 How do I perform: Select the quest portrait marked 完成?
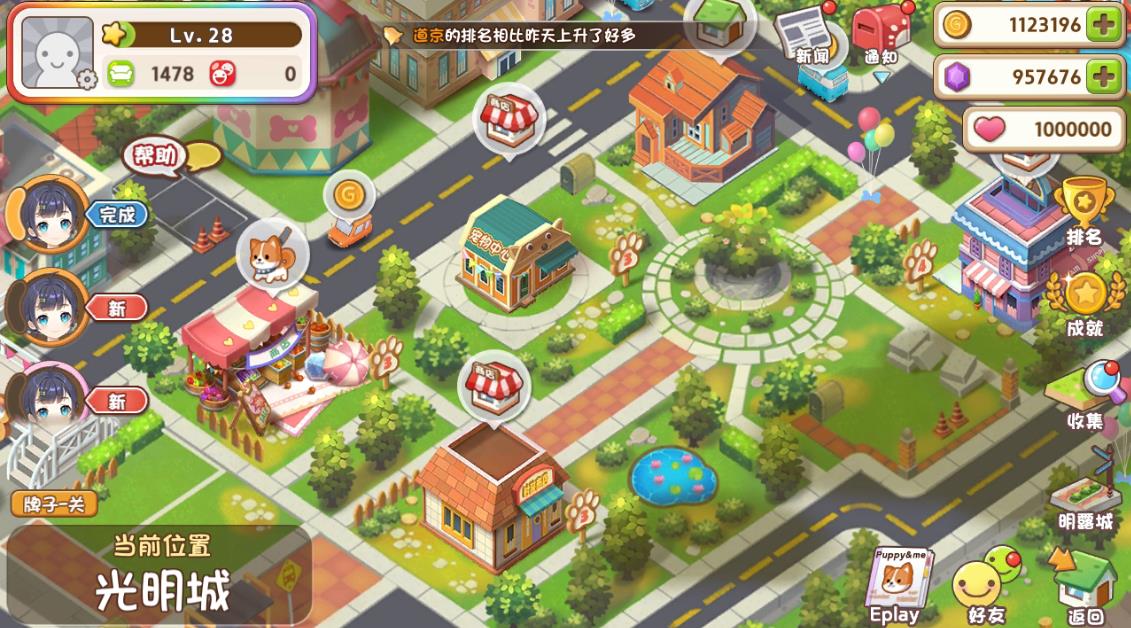pyautogui.click(x=47, y=214)
